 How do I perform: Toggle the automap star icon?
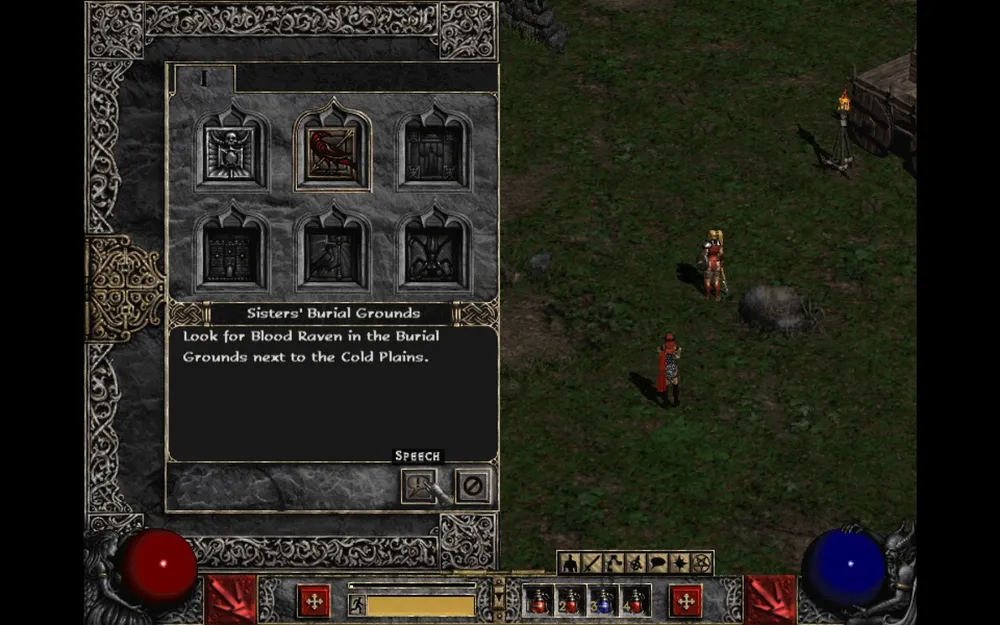point(680,564)
